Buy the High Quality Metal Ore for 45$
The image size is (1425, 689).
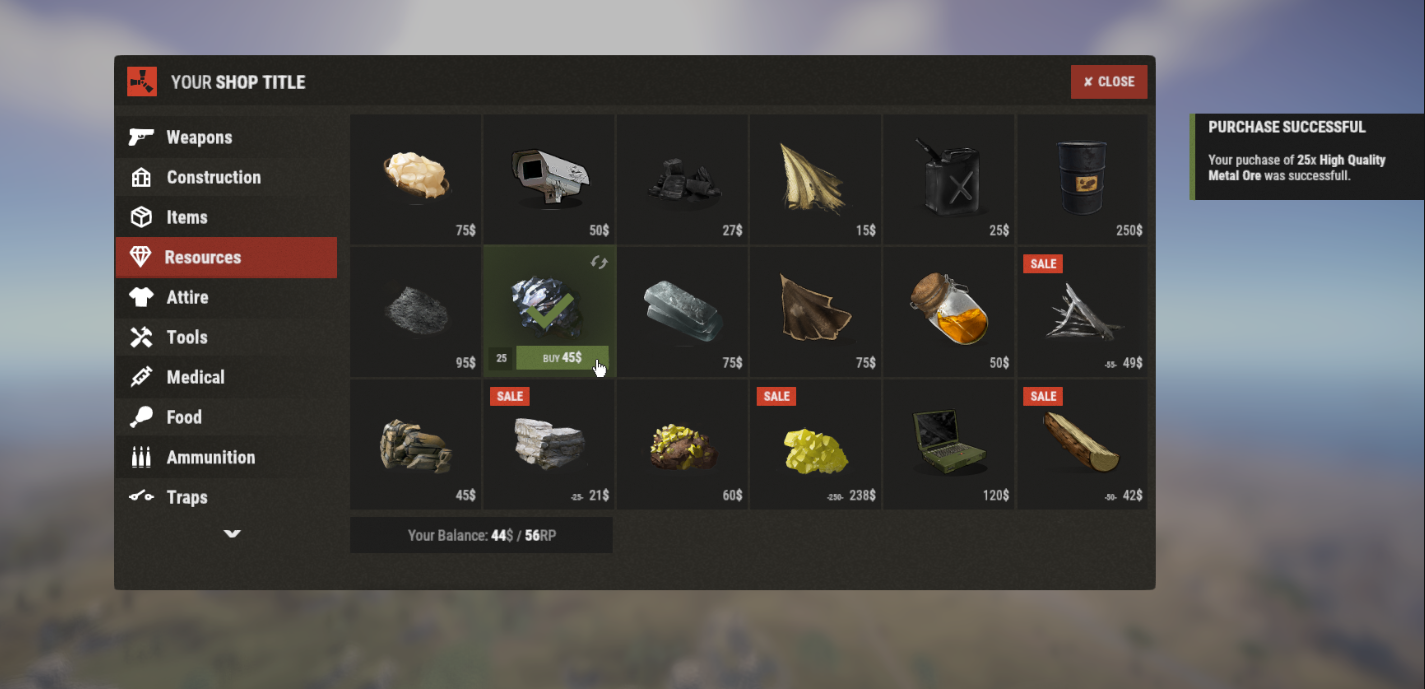point(561,358)
